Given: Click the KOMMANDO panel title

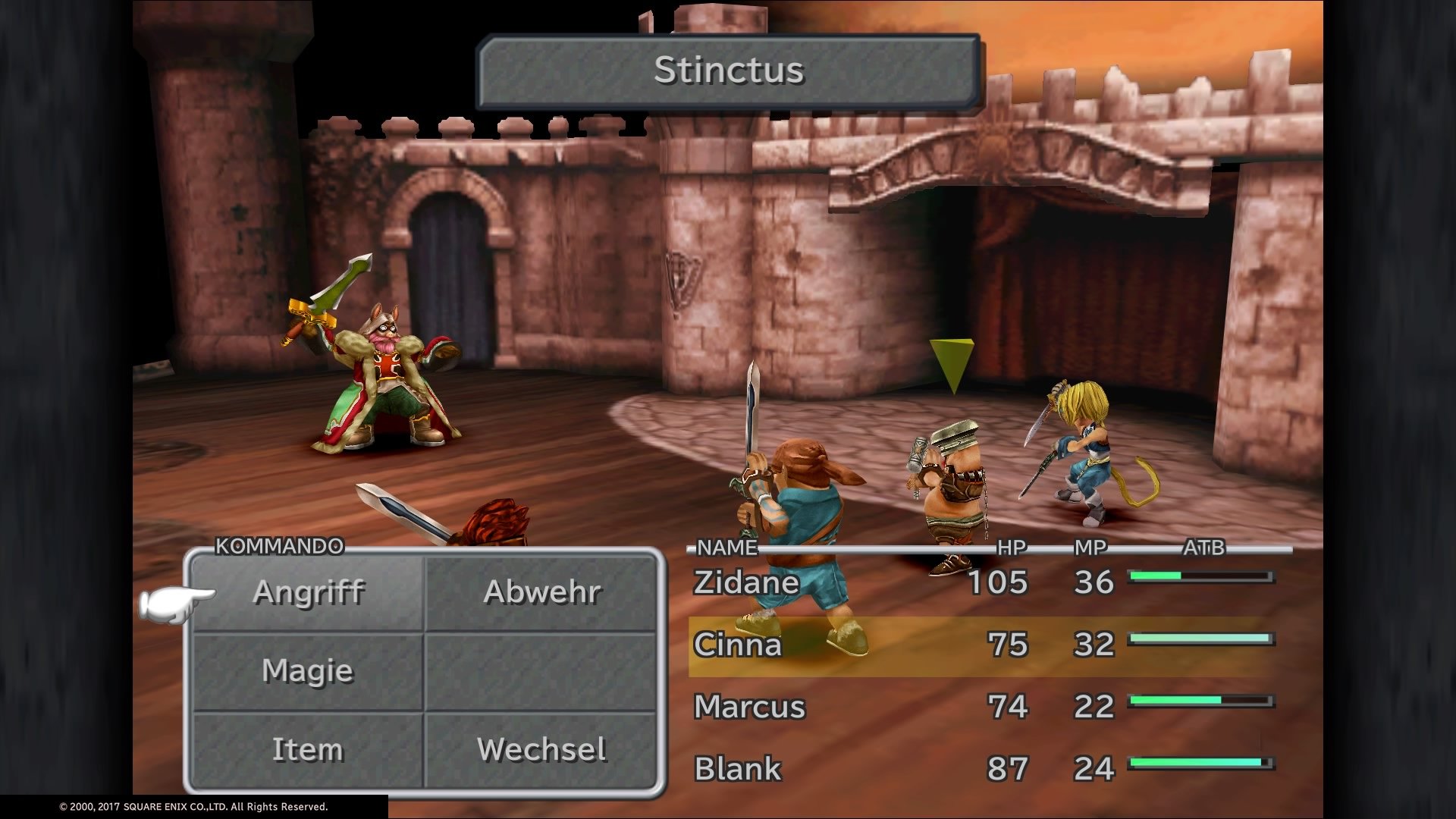Looking at the screenshot, I should [x=278, y=544].
